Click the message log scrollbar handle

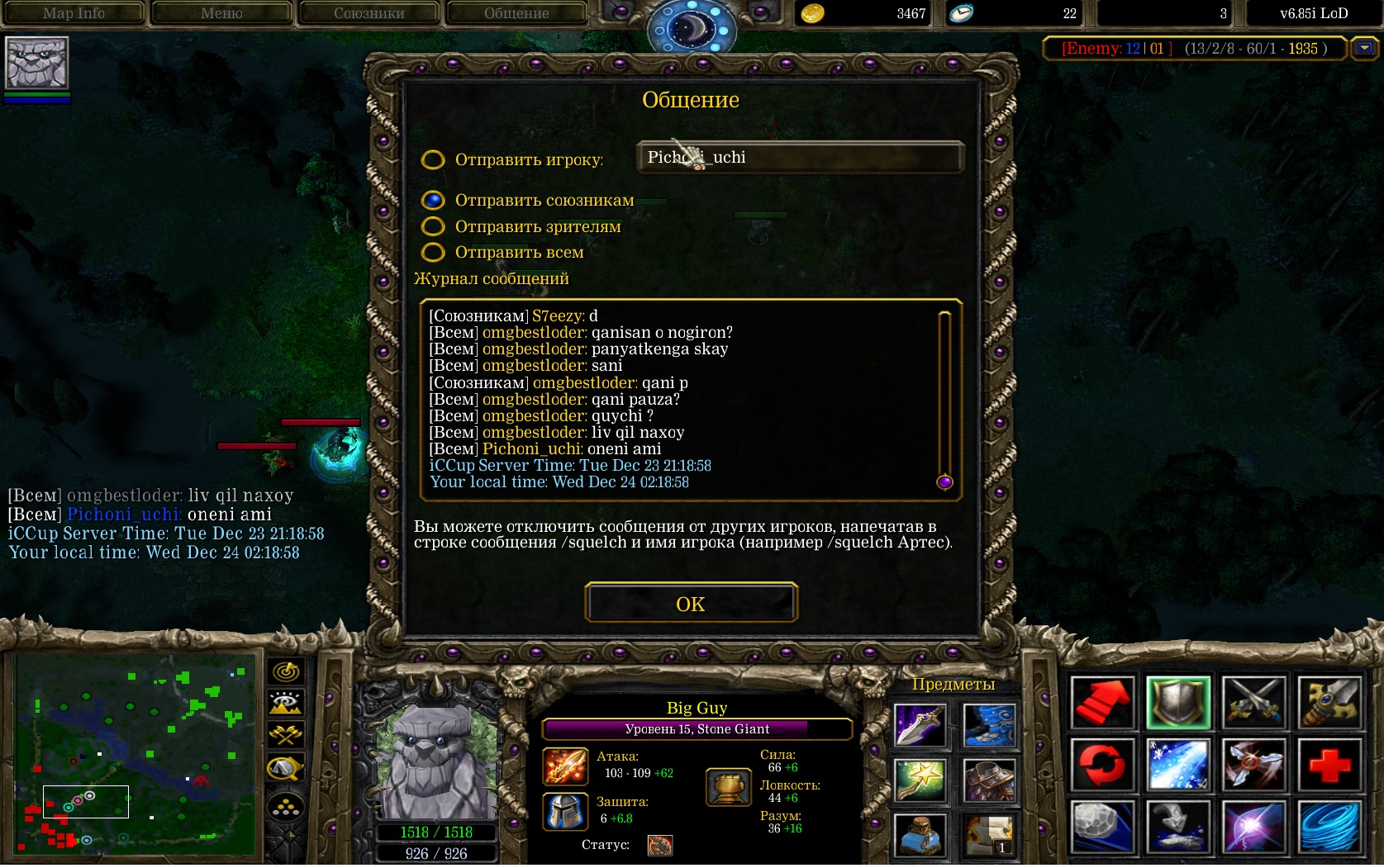pyautogui.click(x=944, y=481)
